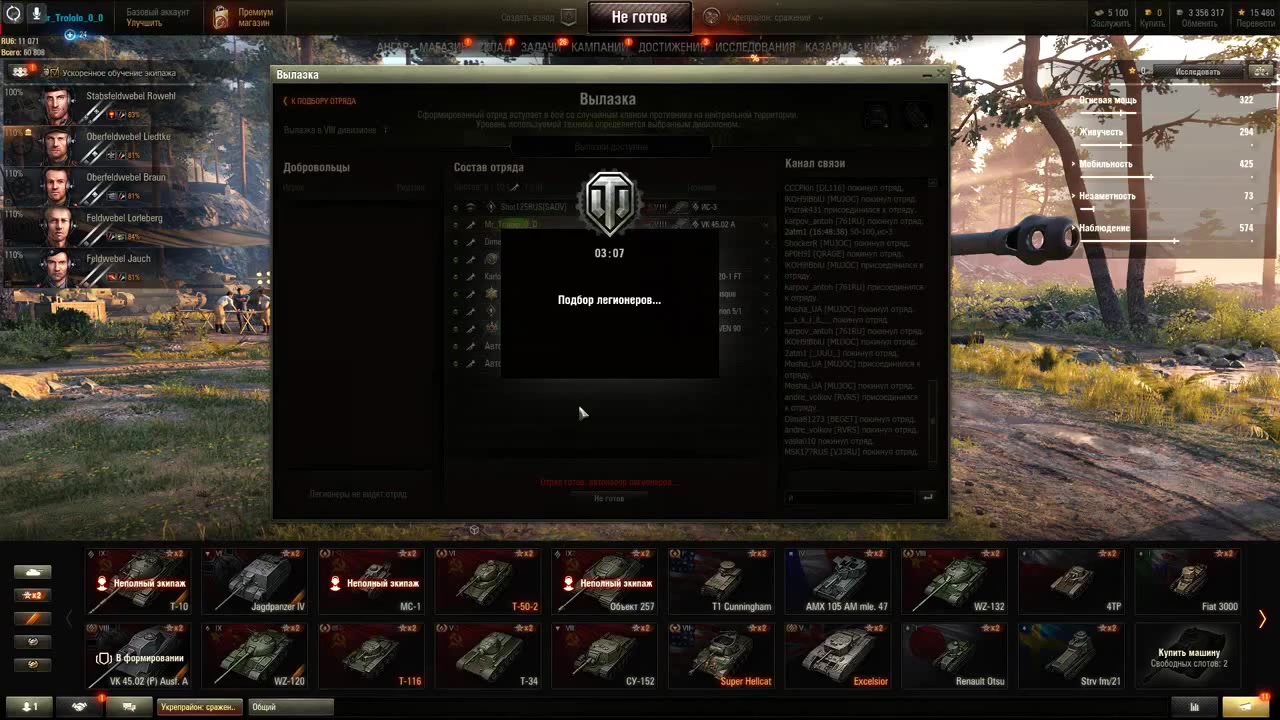Click the "Не готов" battle button
The height and width of the screenshot is (720, 1280).
(638, 17)
